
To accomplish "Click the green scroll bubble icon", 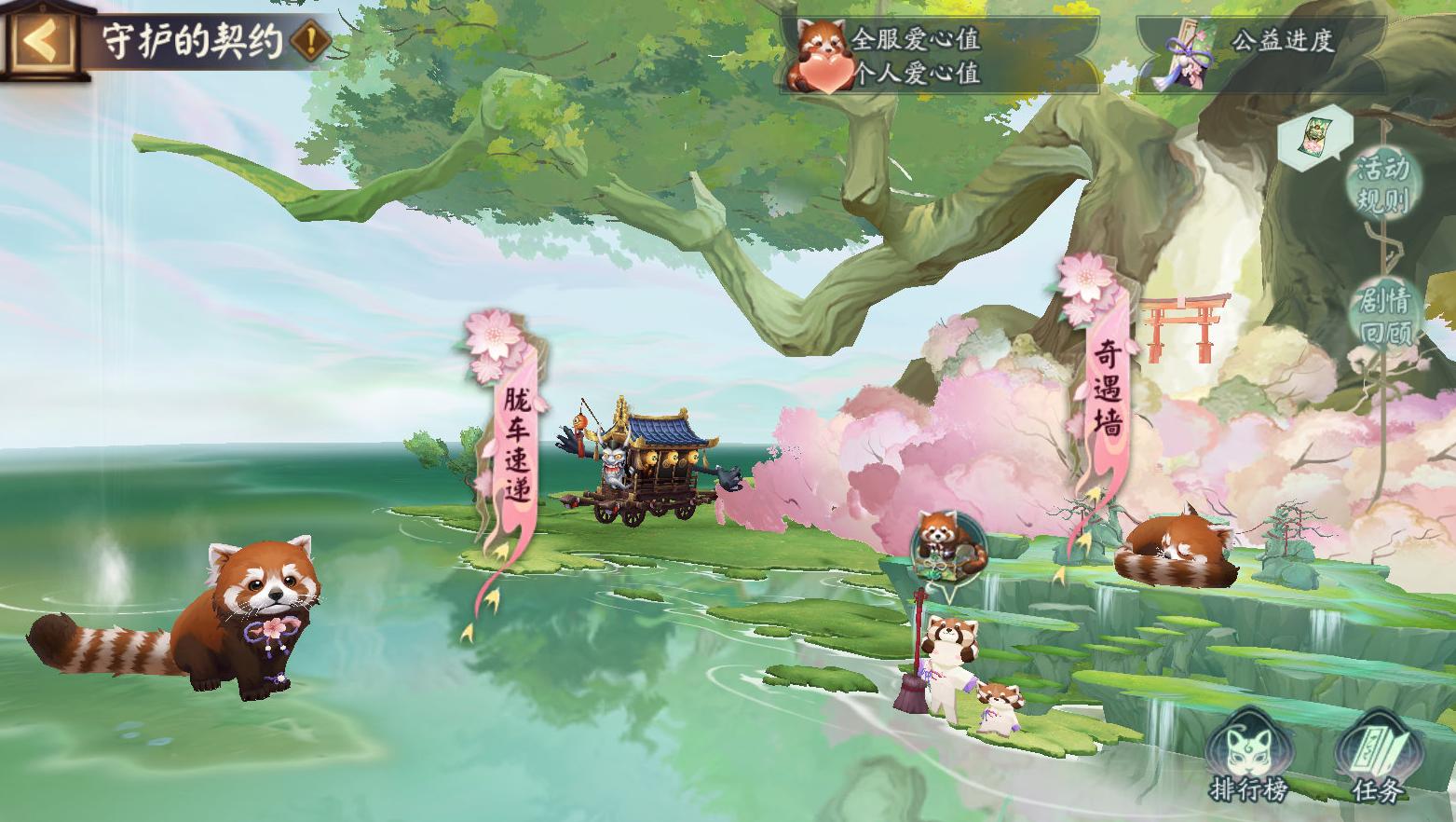I will [x=1312, y=136].
